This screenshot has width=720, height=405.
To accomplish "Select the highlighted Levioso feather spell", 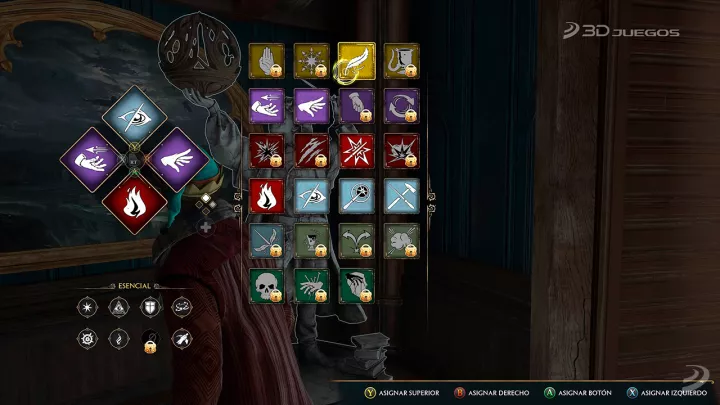I will coord(356,60).
